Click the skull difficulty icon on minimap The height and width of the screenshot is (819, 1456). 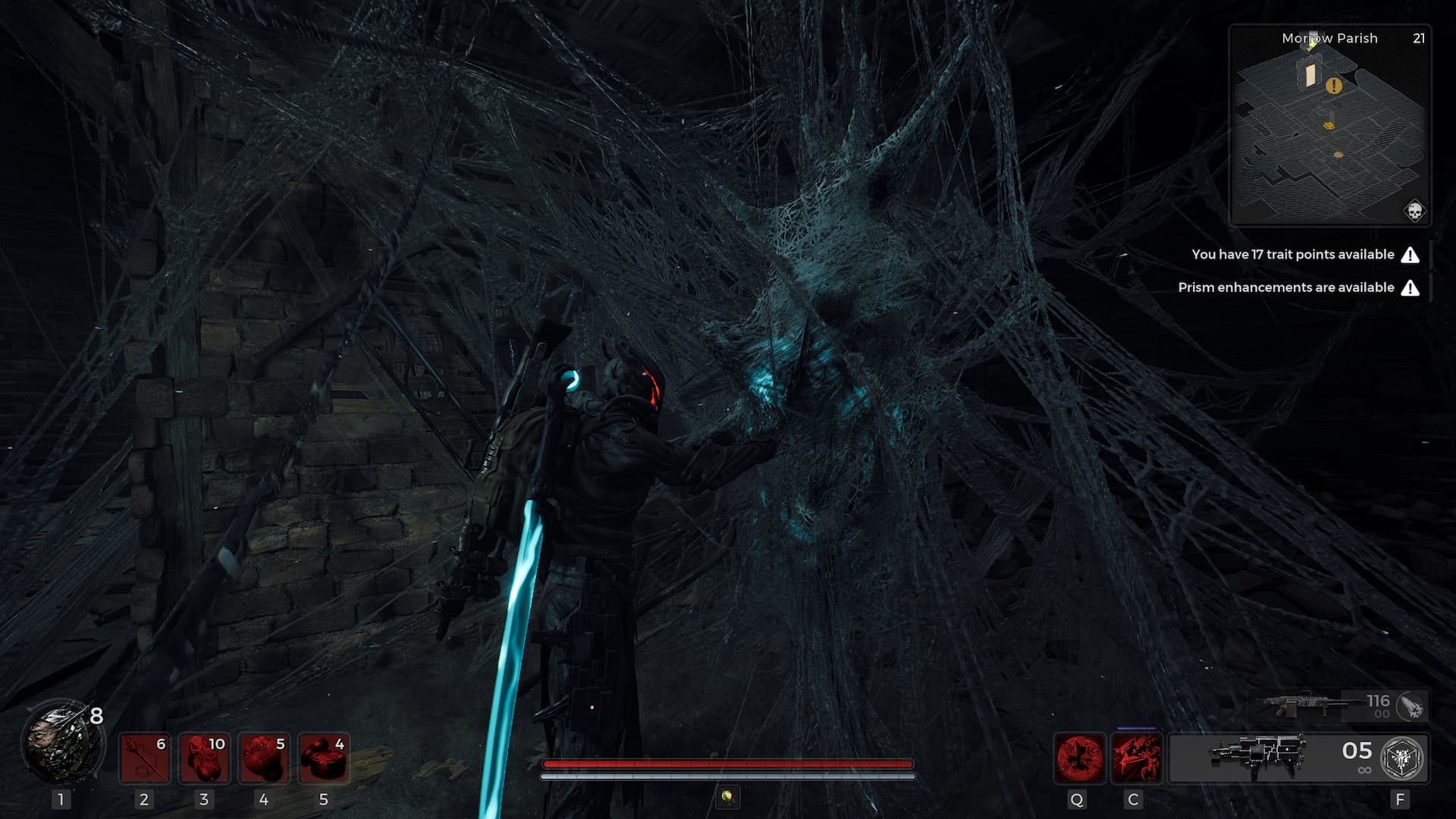point(1414,211)
